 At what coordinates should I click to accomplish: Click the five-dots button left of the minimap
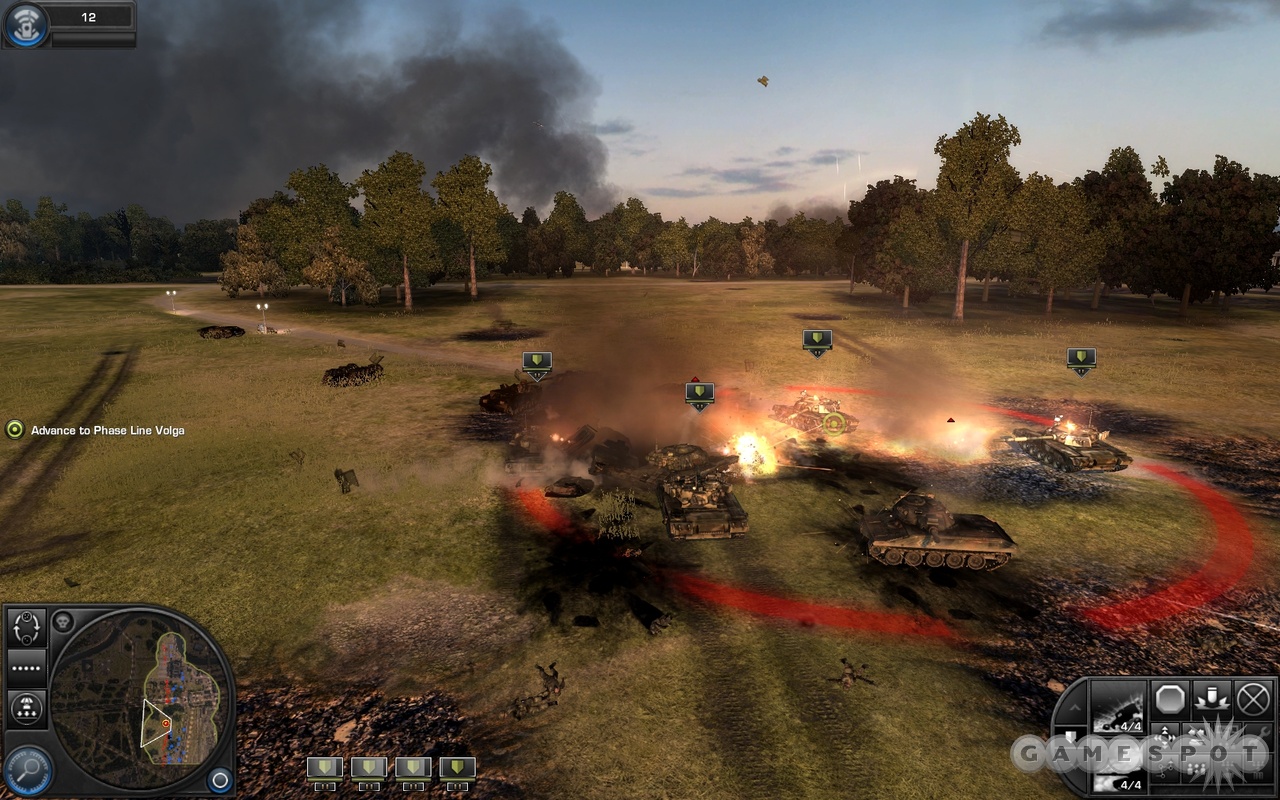click(27, 667)
